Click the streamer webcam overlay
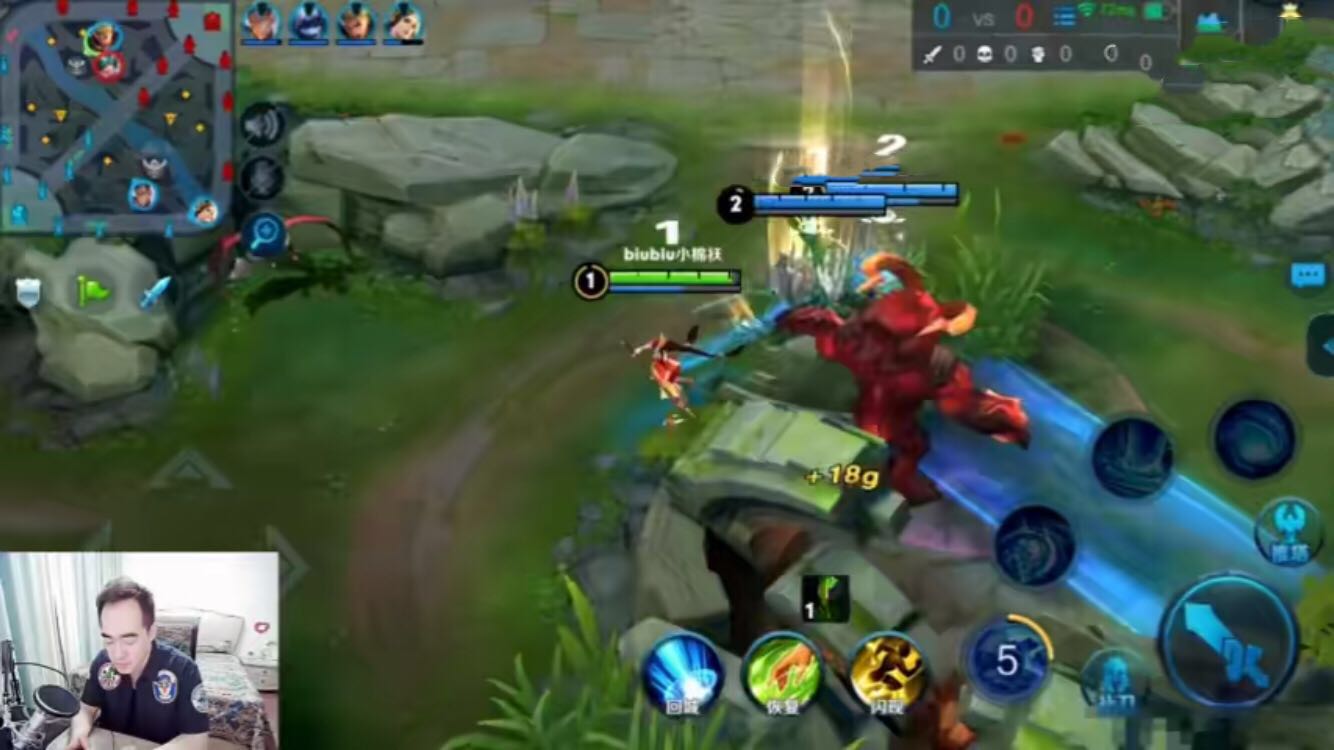 [x=139, y=651]
